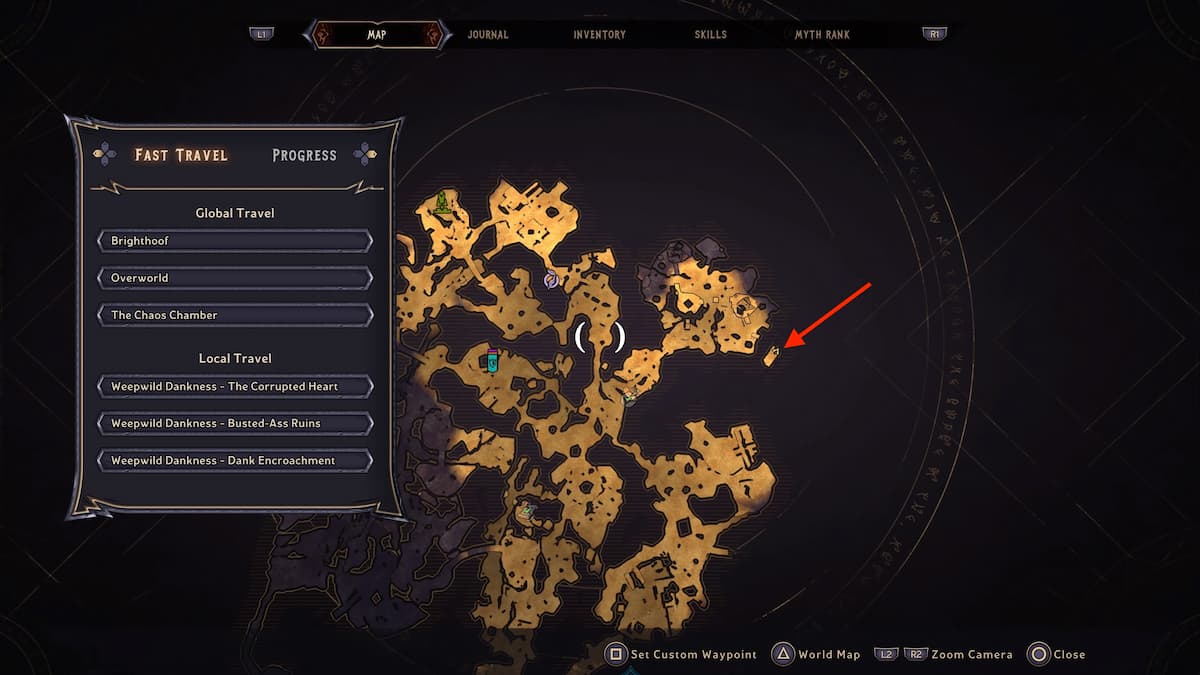Choose Overworld as travel destination

pos(235,278)
